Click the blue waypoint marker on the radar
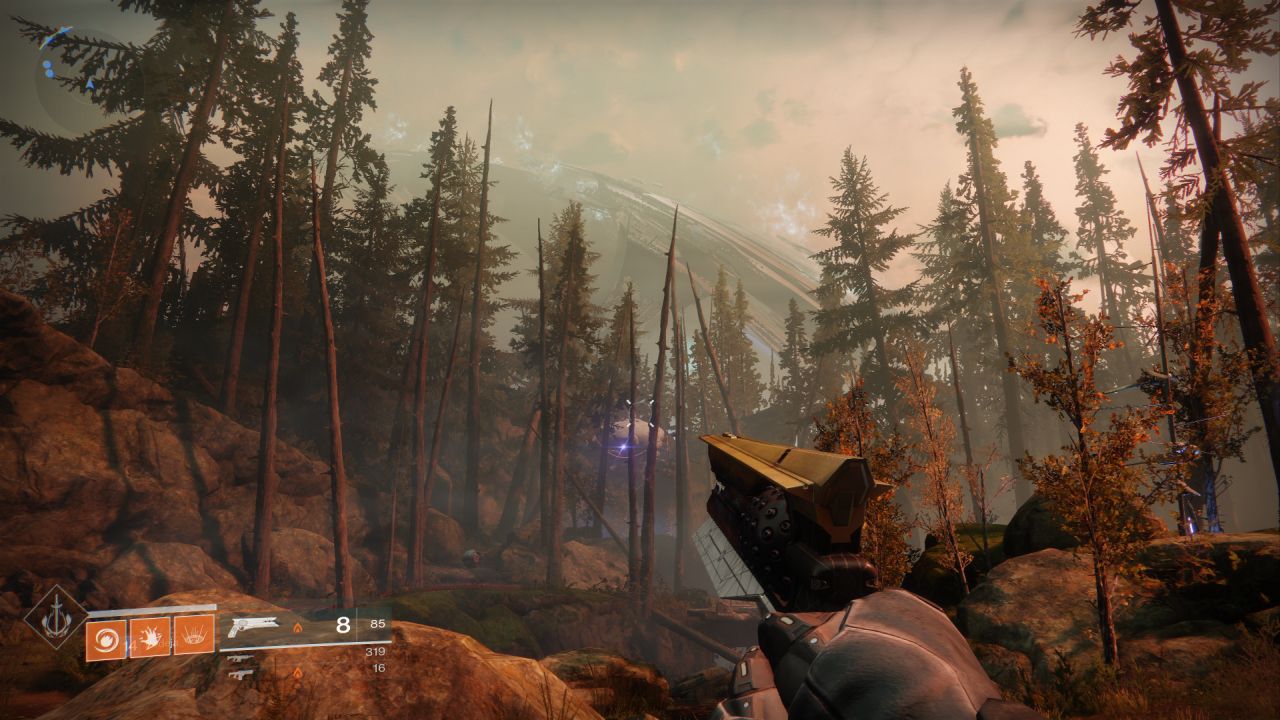 pos(58,35)
